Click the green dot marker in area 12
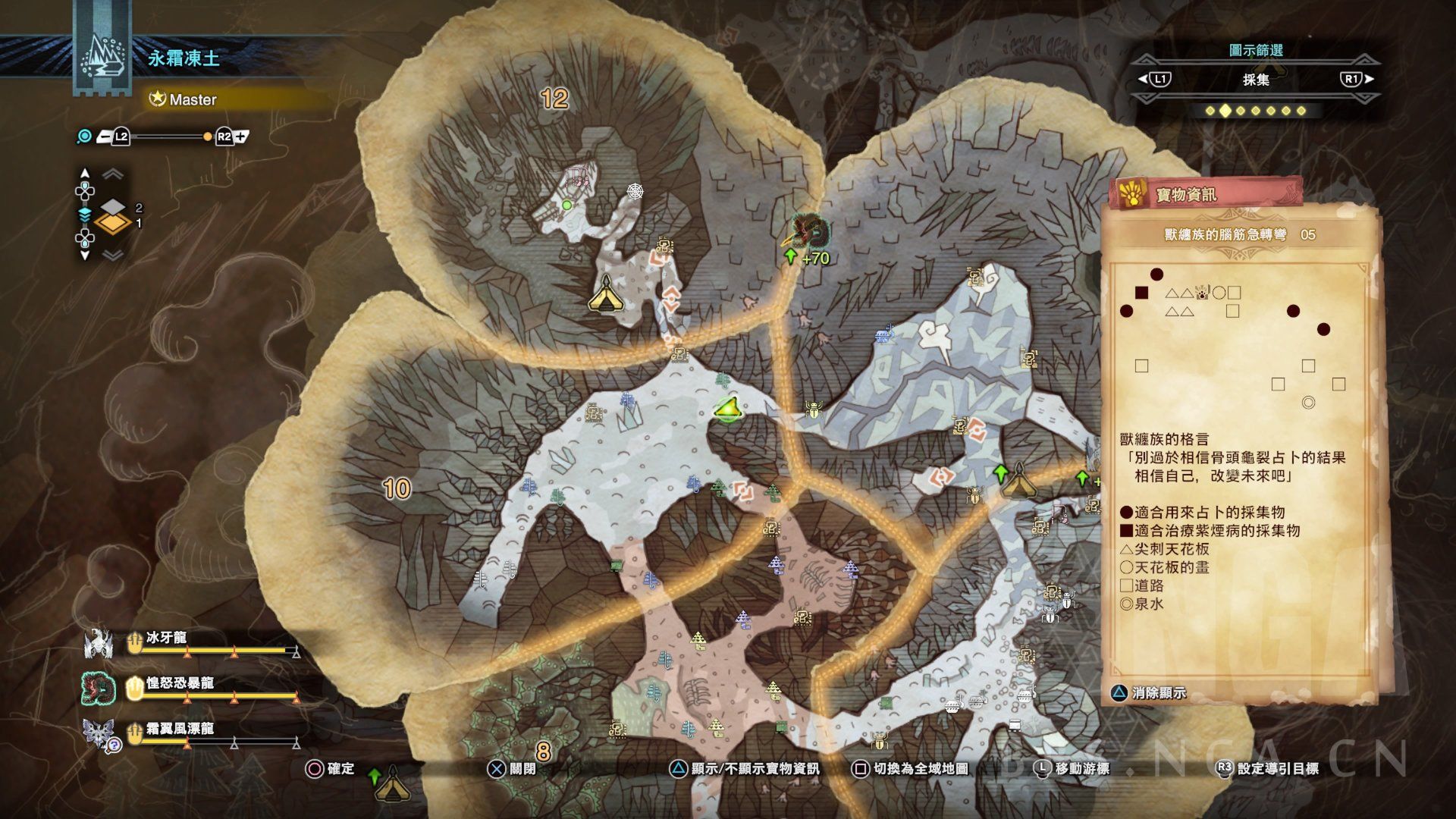The height and width of the screenshot is (819, 1456). tap(566, 205)
